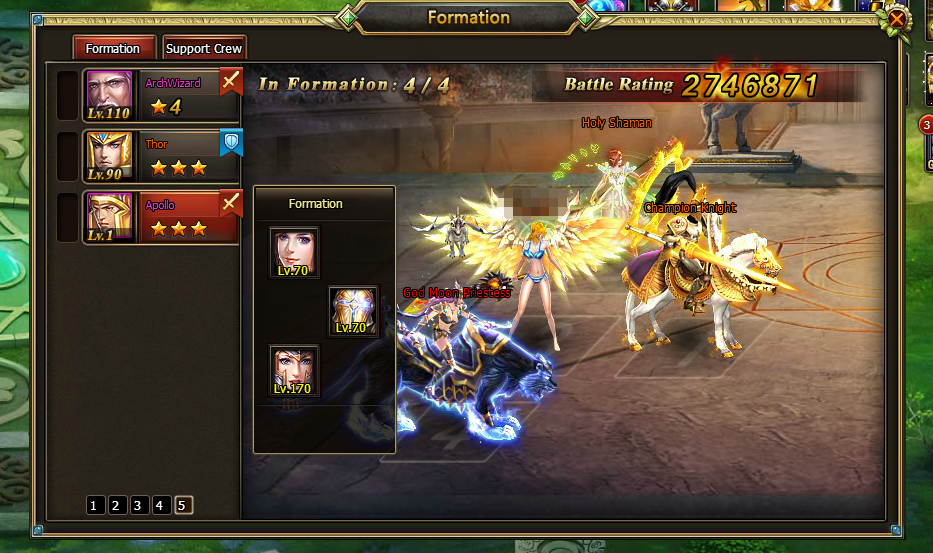This screenshot has height=553, width=933.
Task: Select the ArchWizard hero row
Action: (x=160, y=94)
